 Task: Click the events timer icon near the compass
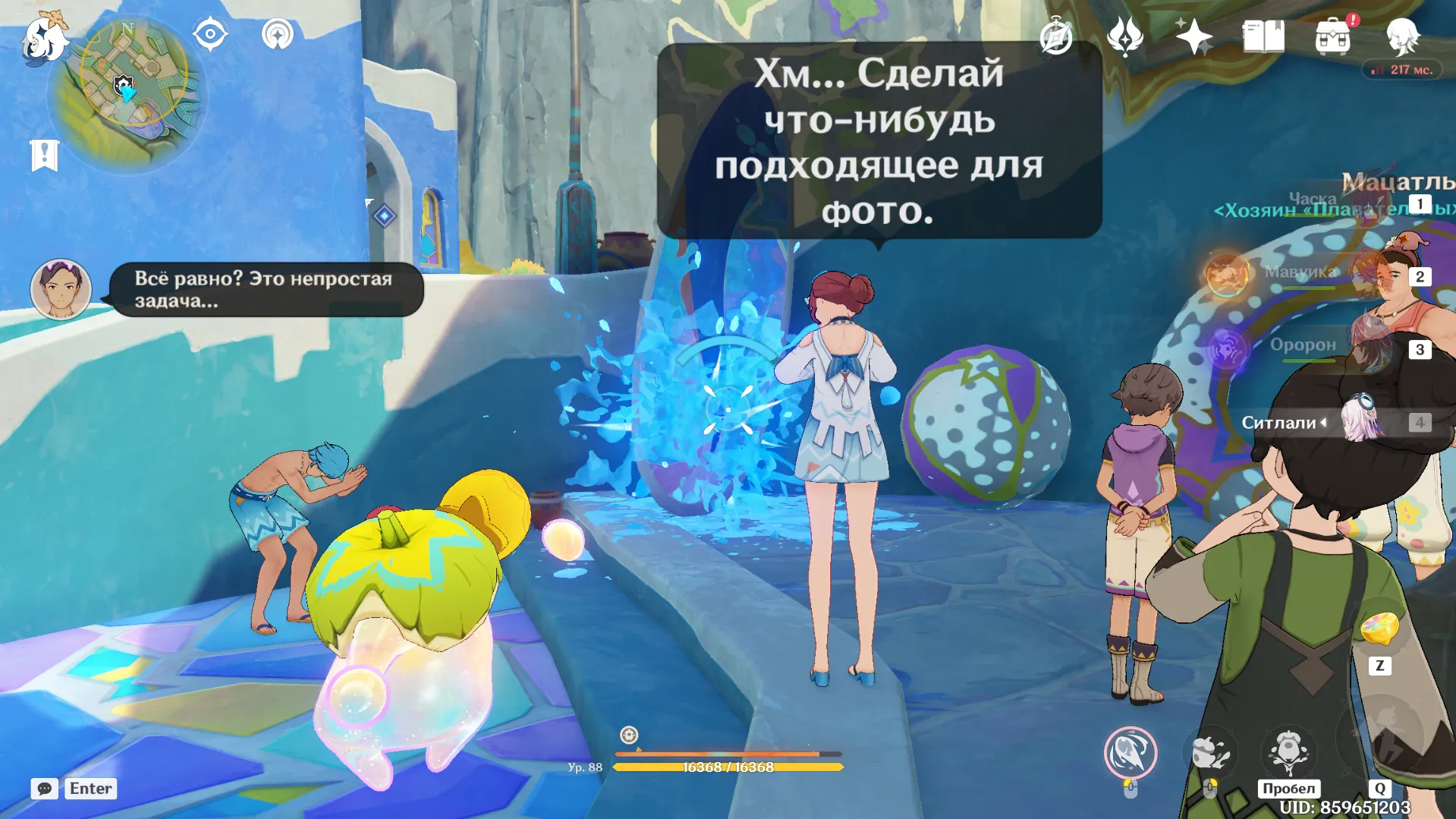coord(1056,34)
